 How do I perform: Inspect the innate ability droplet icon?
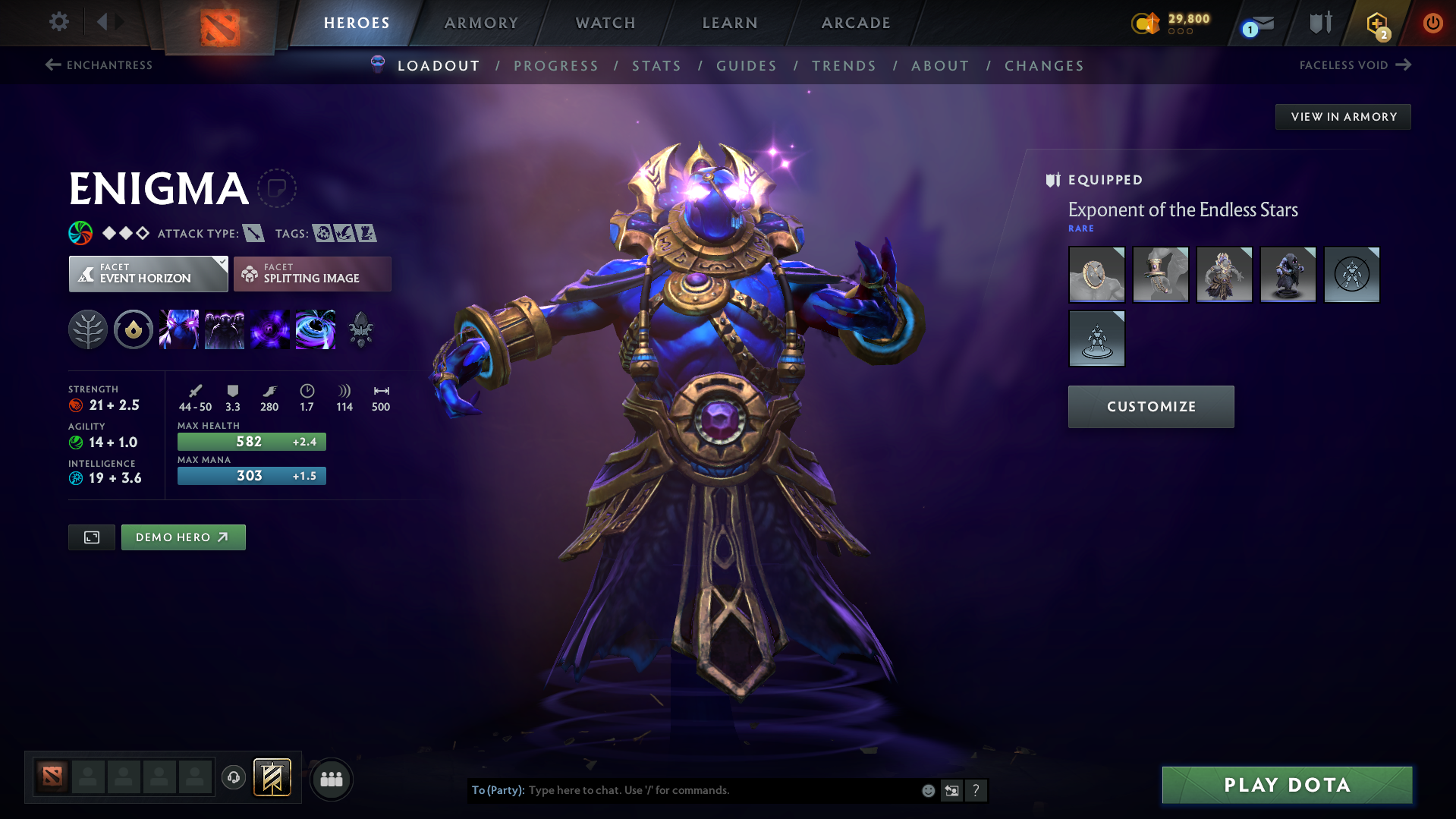click(x=134, y=329)
